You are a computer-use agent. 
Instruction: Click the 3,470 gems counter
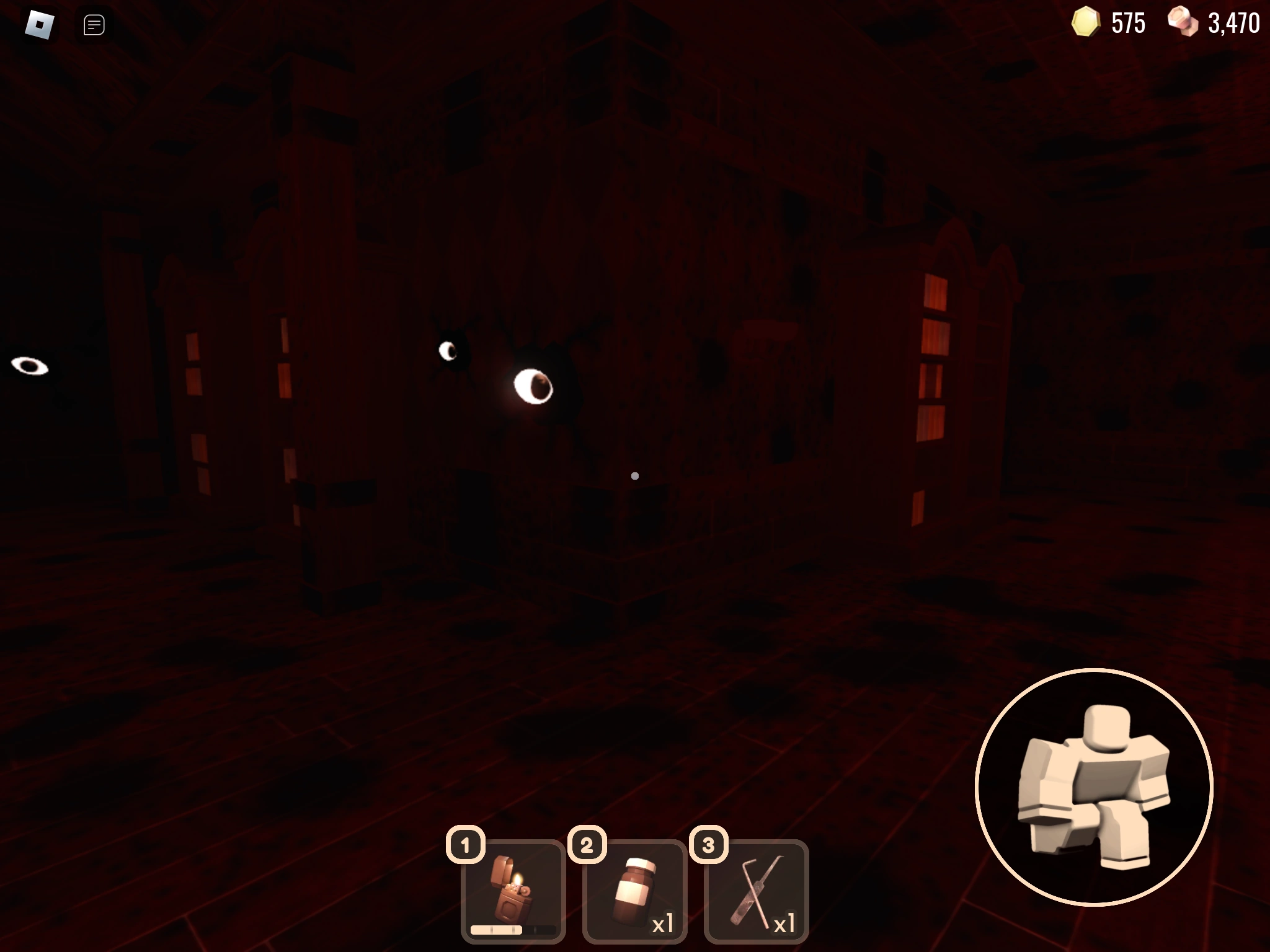(x=1233, y=23)
